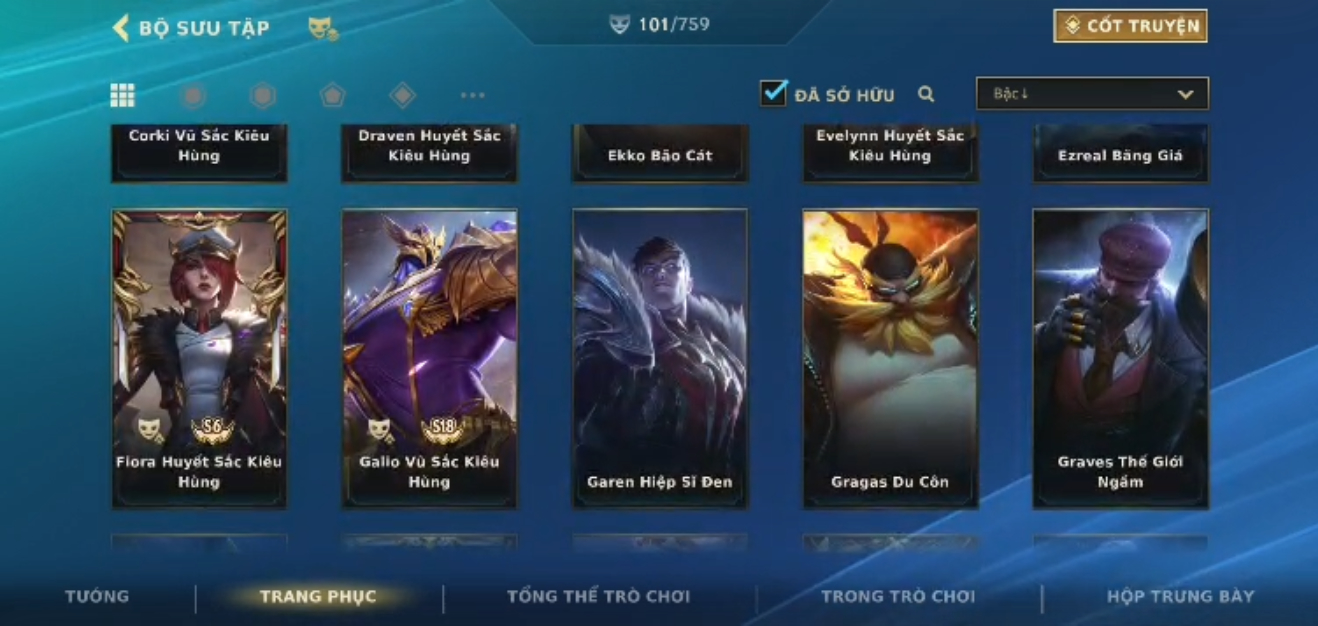
Task: Click the Ekko Bão Cát skin card
Action: [660, 153]
